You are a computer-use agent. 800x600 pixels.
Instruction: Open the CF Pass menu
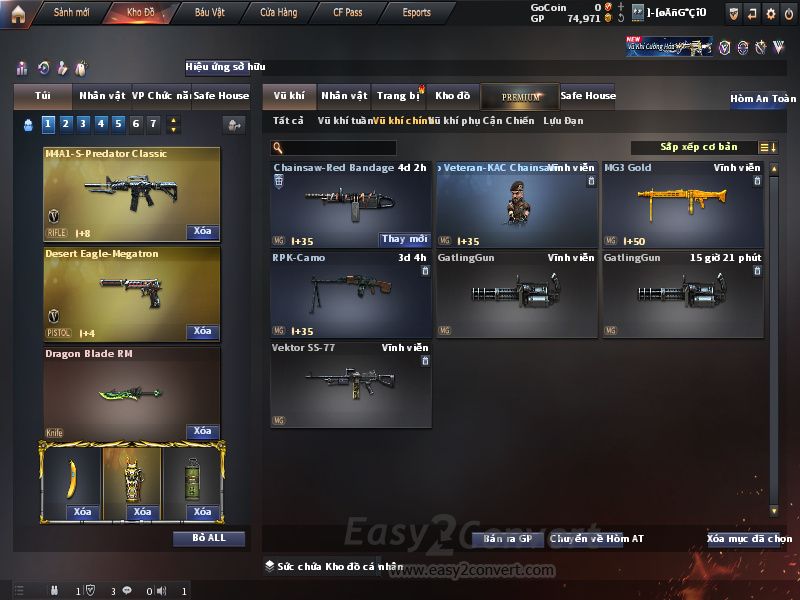(x=348, y=13)
